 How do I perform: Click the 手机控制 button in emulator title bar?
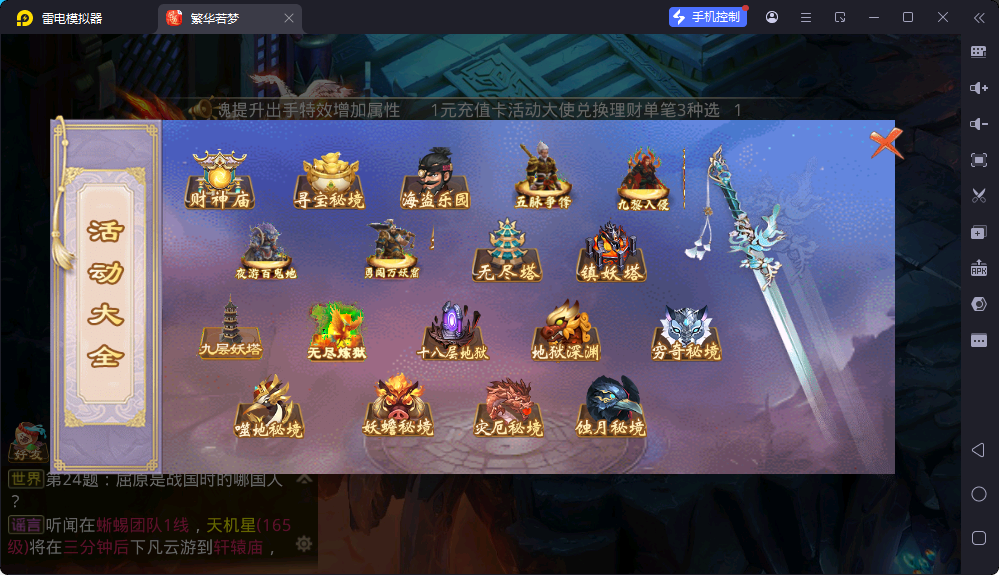coord(708,17)
